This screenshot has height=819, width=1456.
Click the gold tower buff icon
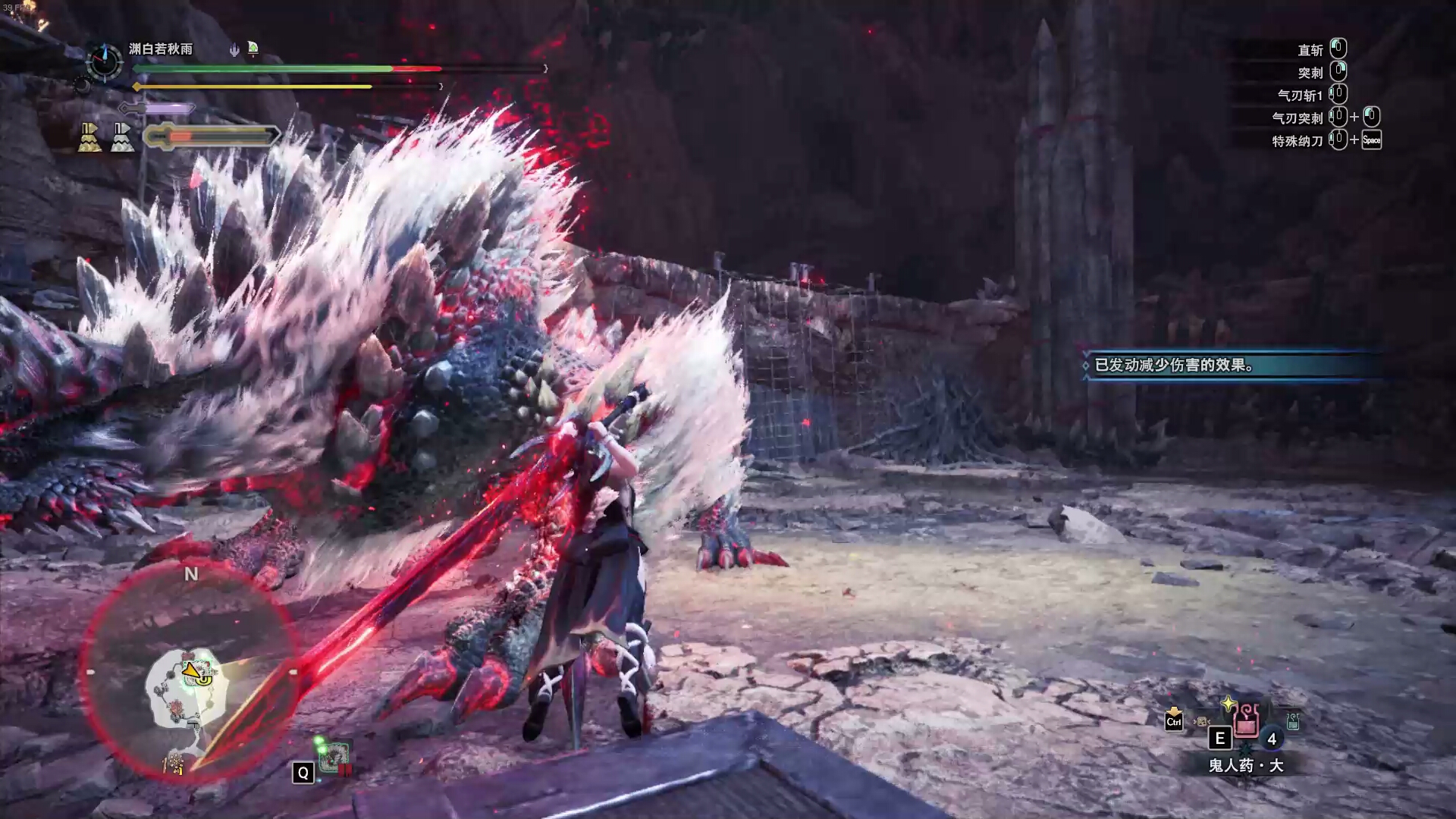(89, 137)
